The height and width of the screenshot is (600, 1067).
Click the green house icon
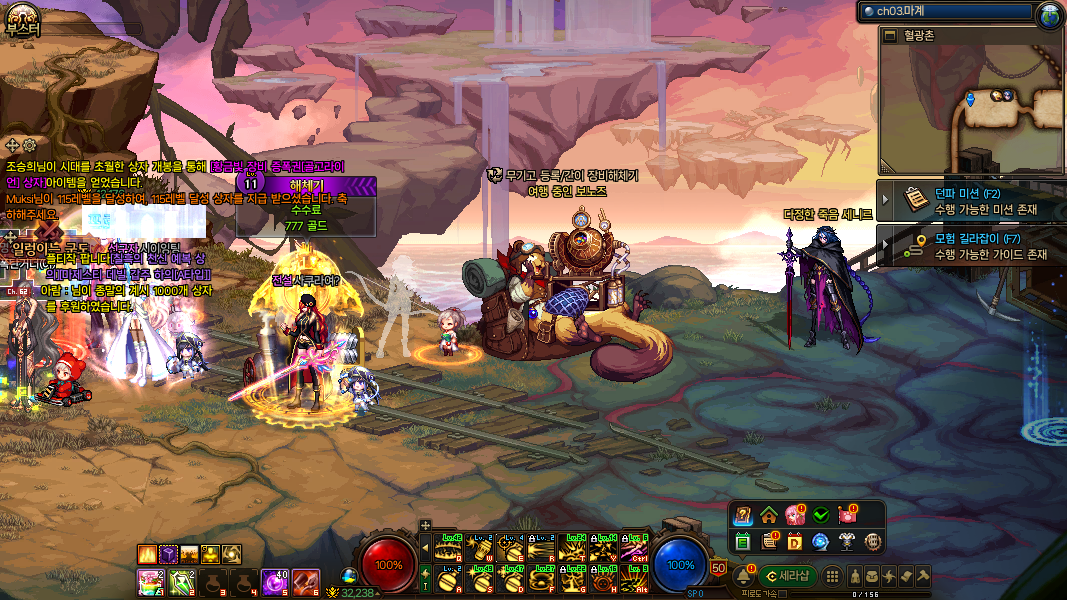[769, 516]
